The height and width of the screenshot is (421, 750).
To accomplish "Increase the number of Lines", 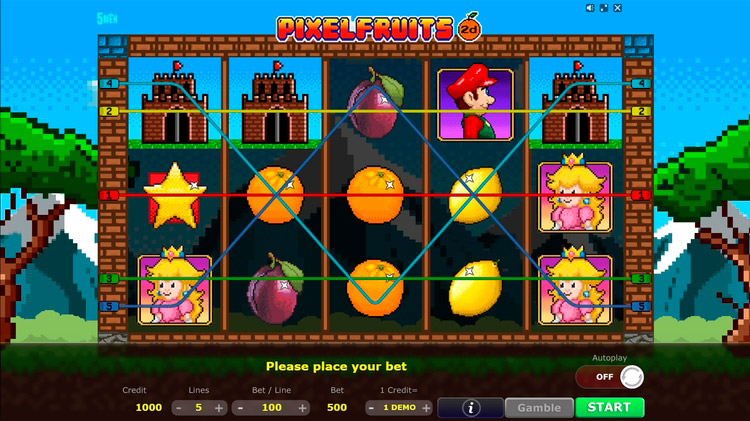I will click(219, 408).
